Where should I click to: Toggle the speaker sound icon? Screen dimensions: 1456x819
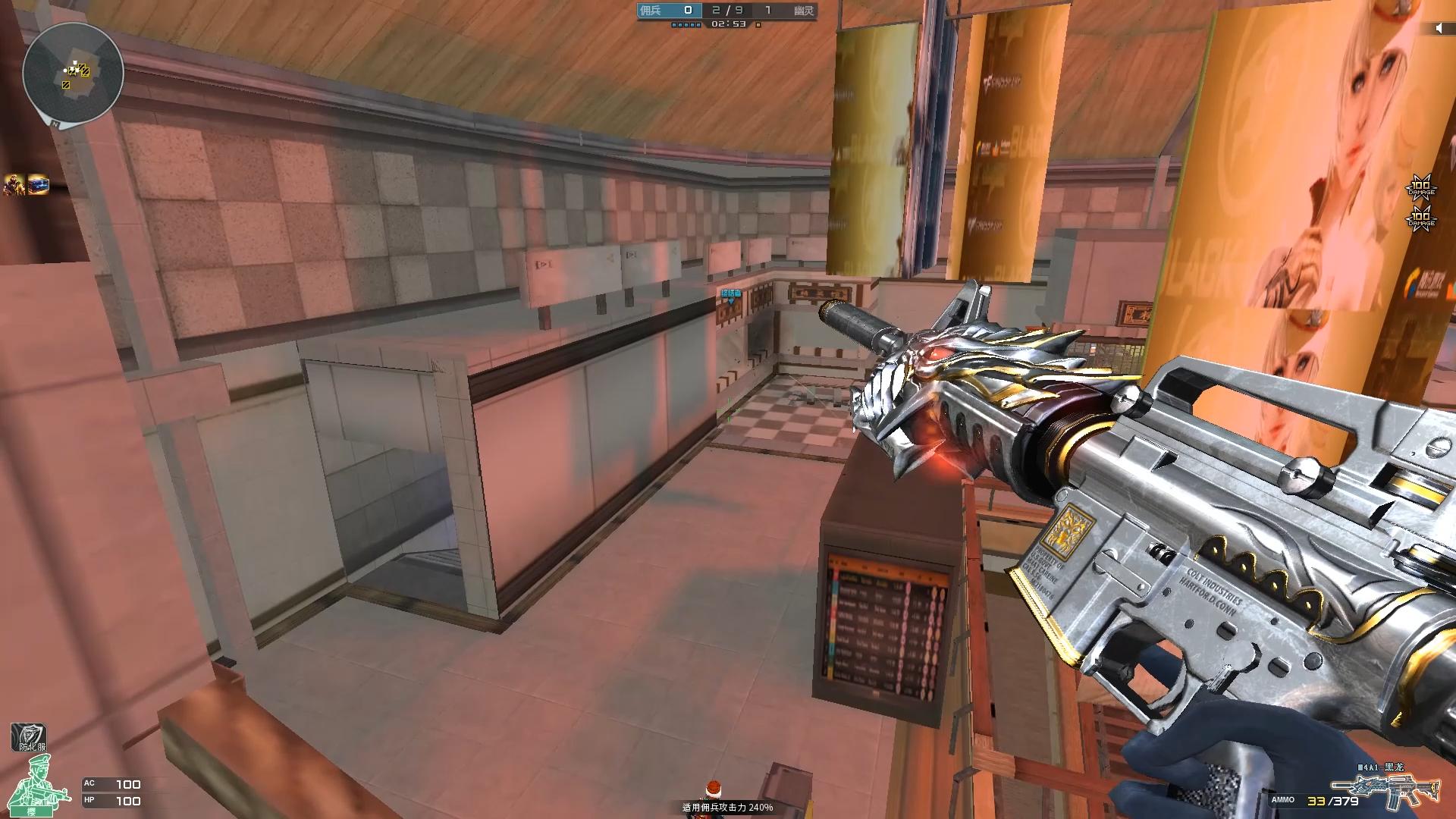point(1439,29)
